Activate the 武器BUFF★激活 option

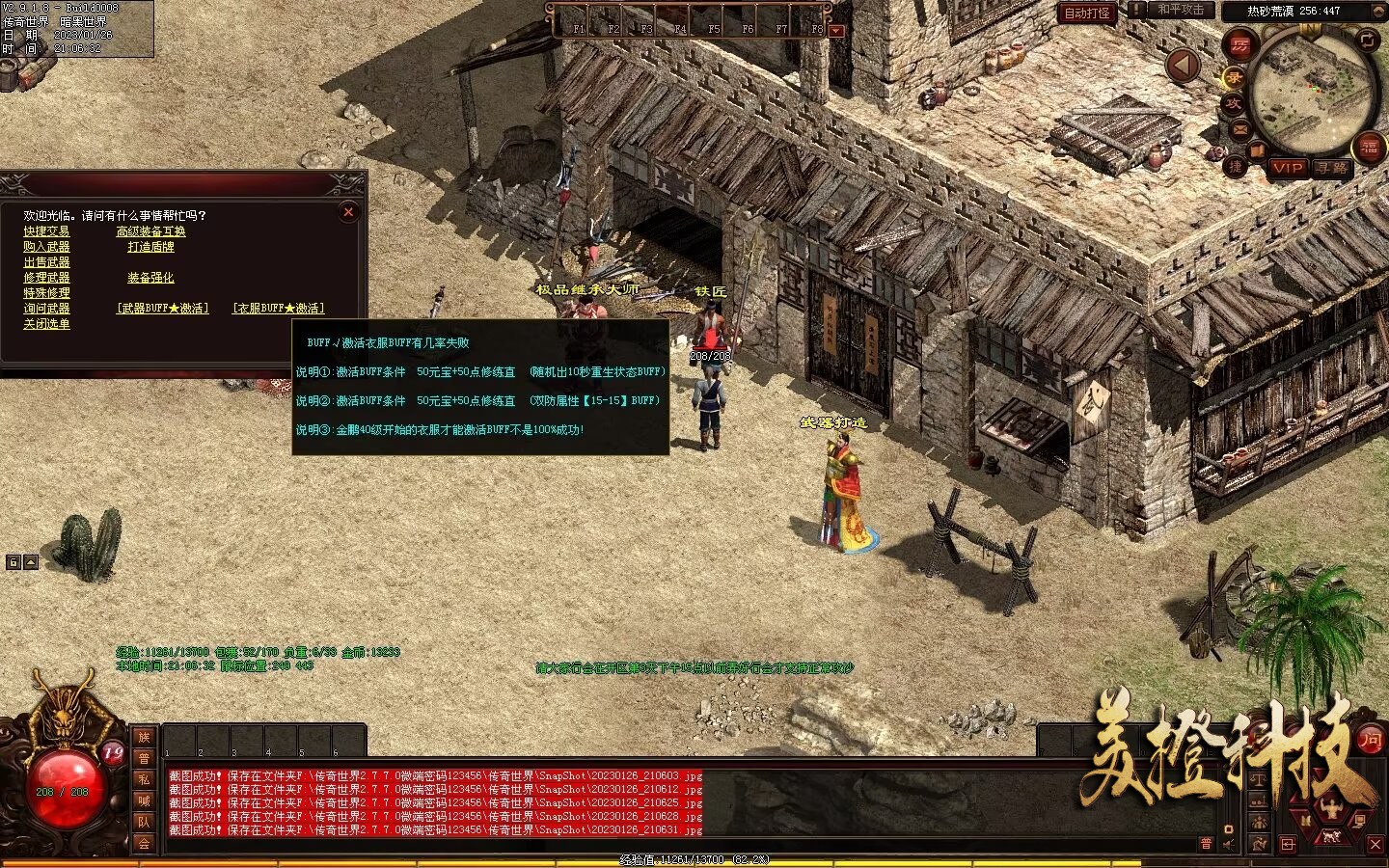[162, 309]
